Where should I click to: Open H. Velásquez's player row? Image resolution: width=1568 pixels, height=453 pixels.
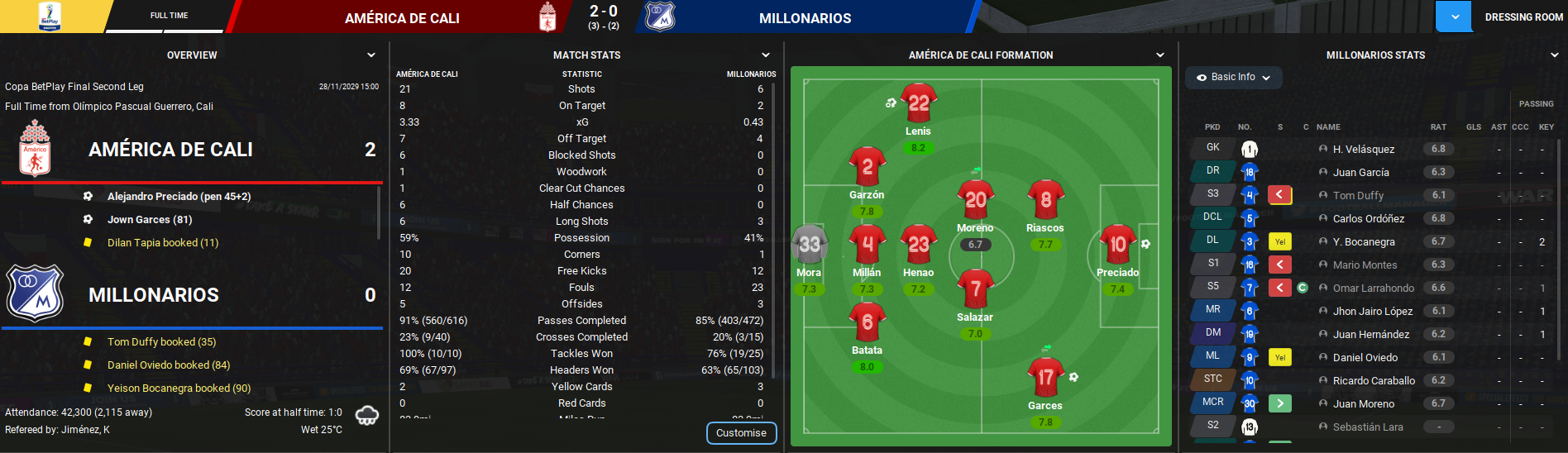click(1363, 150)
